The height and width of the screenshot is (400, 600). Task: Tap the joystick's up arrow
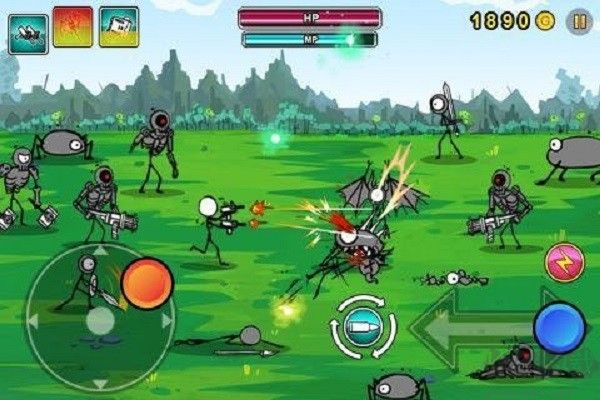[x=99, y=251]
